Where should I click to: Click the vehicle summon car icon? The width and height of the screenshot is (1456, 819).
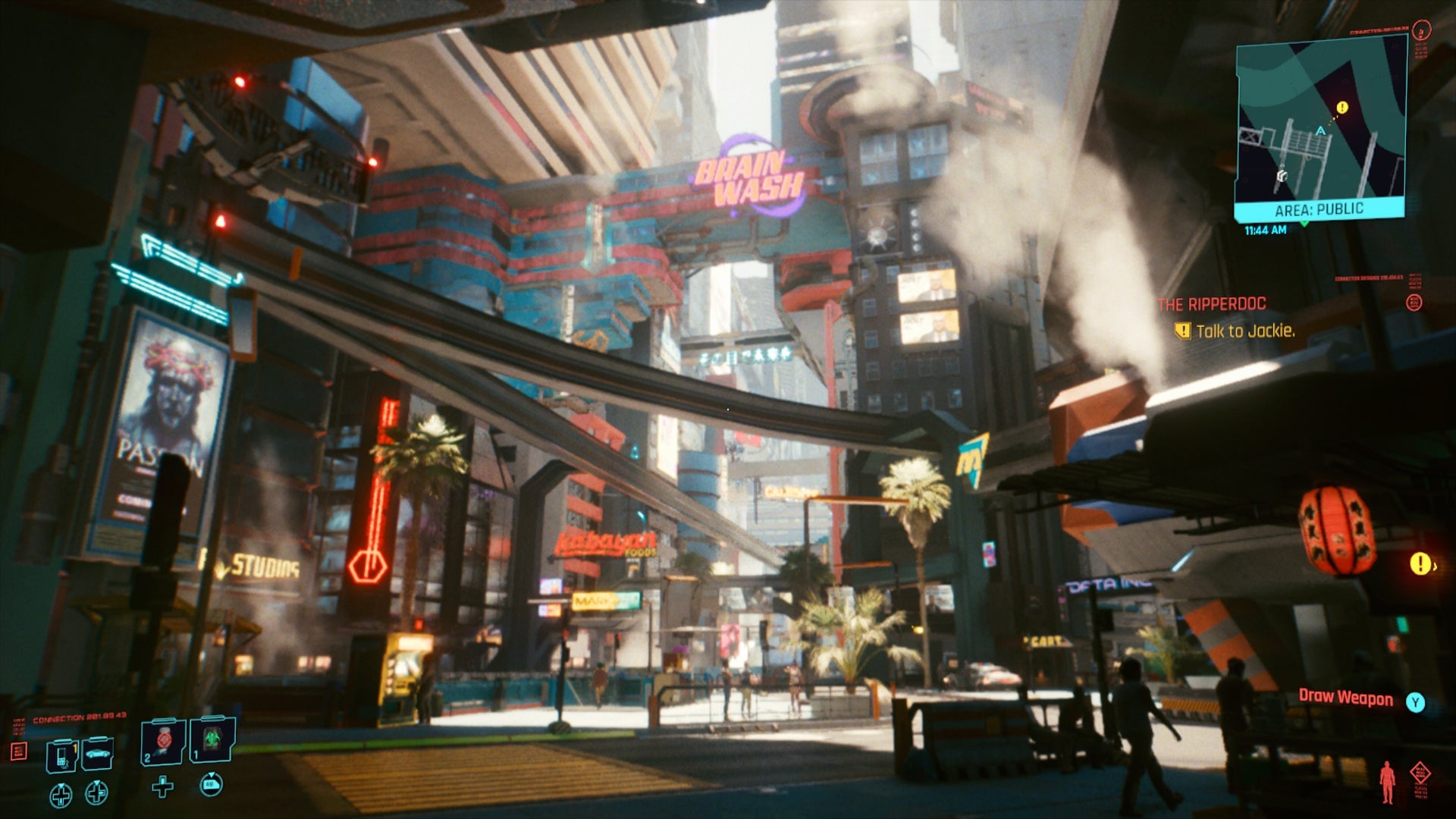[97, 753]
